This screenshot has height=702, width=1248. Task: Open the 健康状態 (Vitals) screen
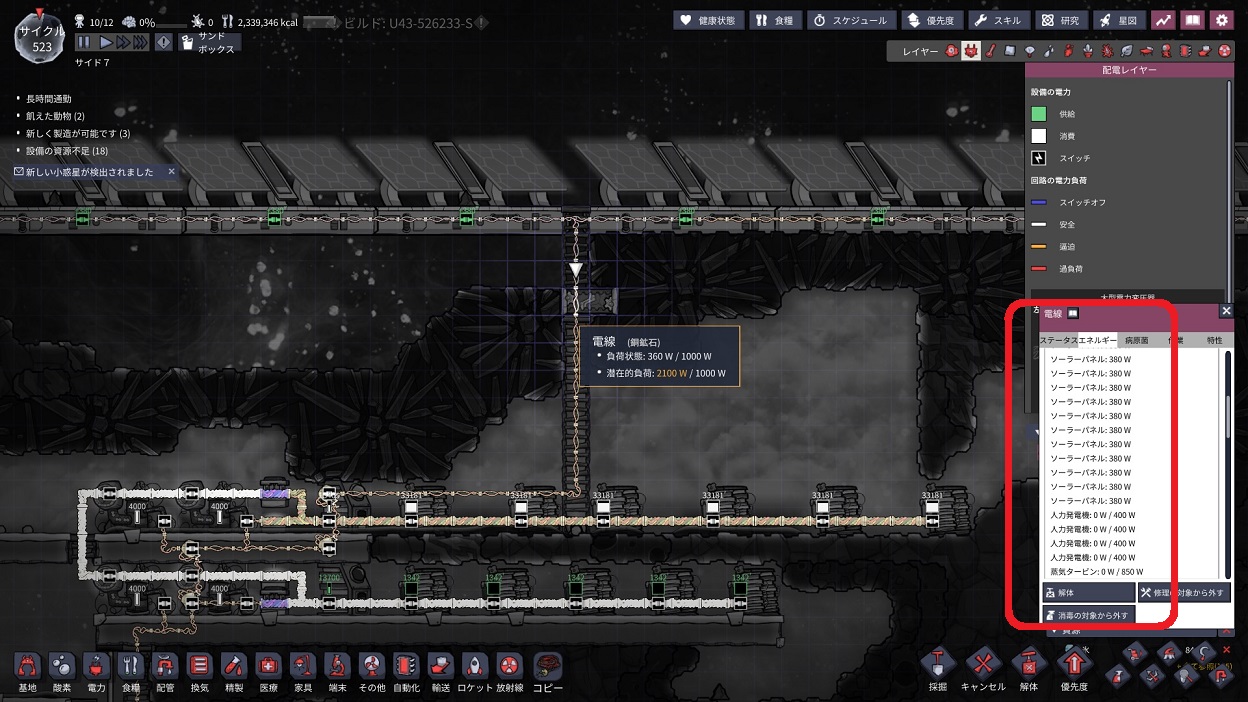709,20
